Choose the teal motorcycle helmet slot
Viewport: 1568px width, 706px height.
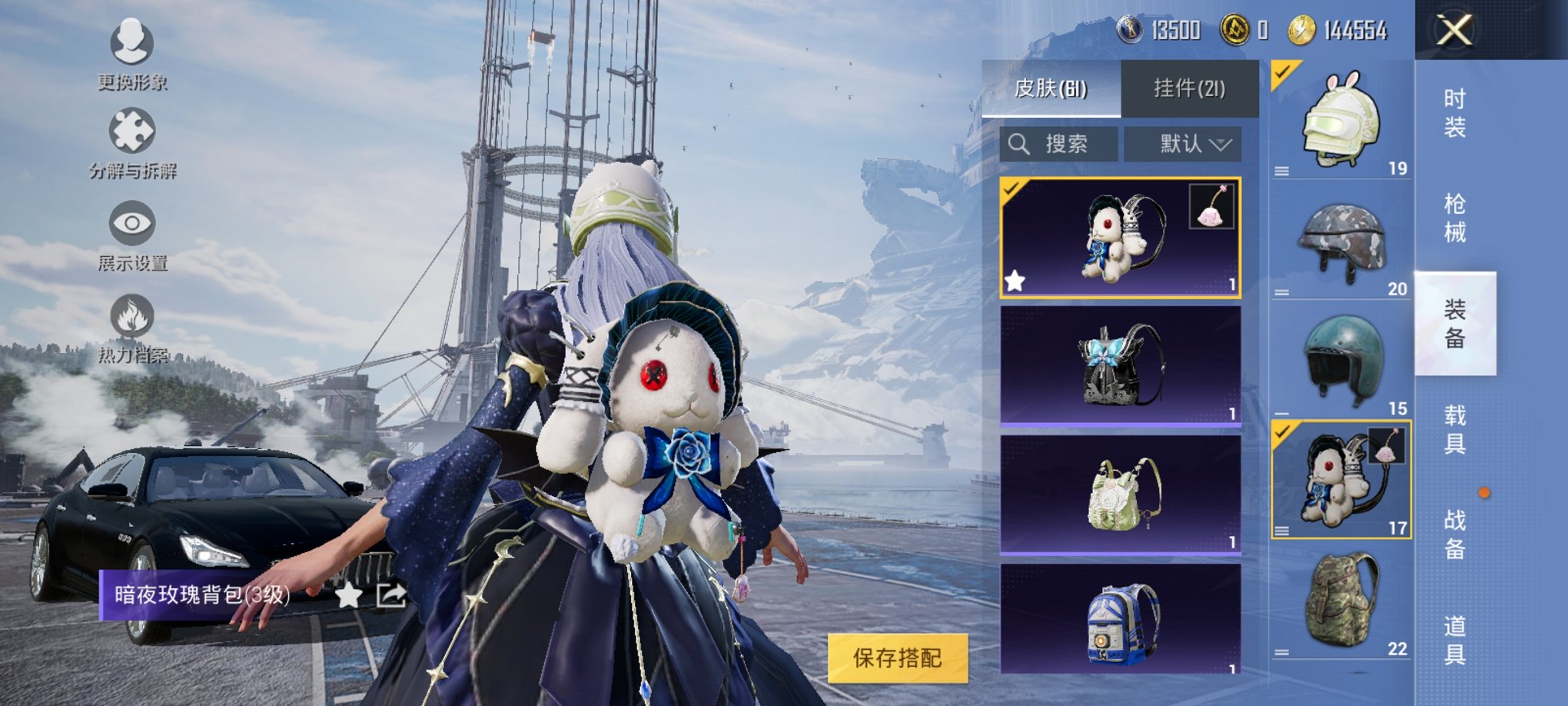(1341, 361)
